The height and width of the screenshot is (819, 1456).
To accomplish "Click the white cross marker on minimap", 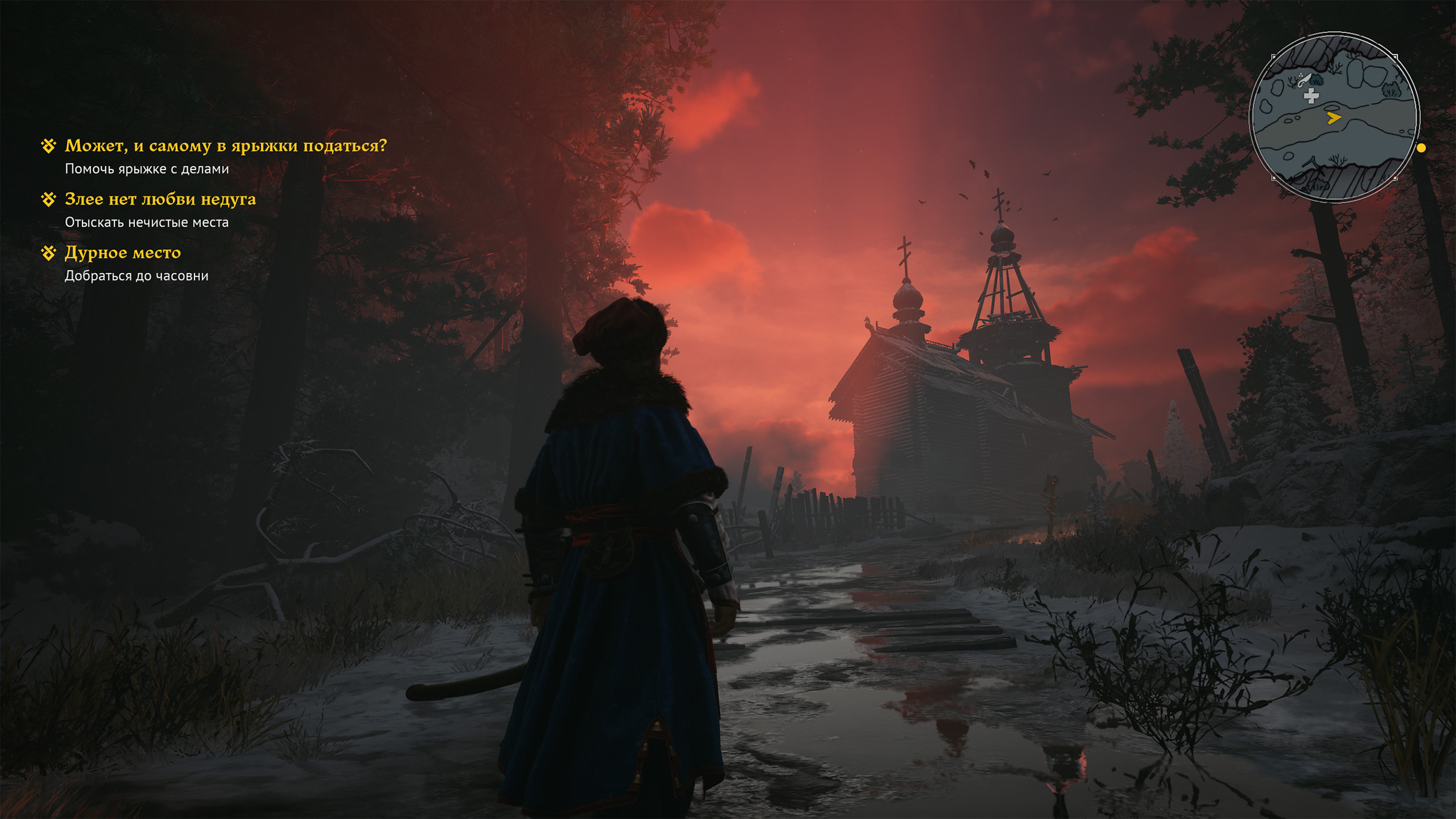I will click(1311, 96).
